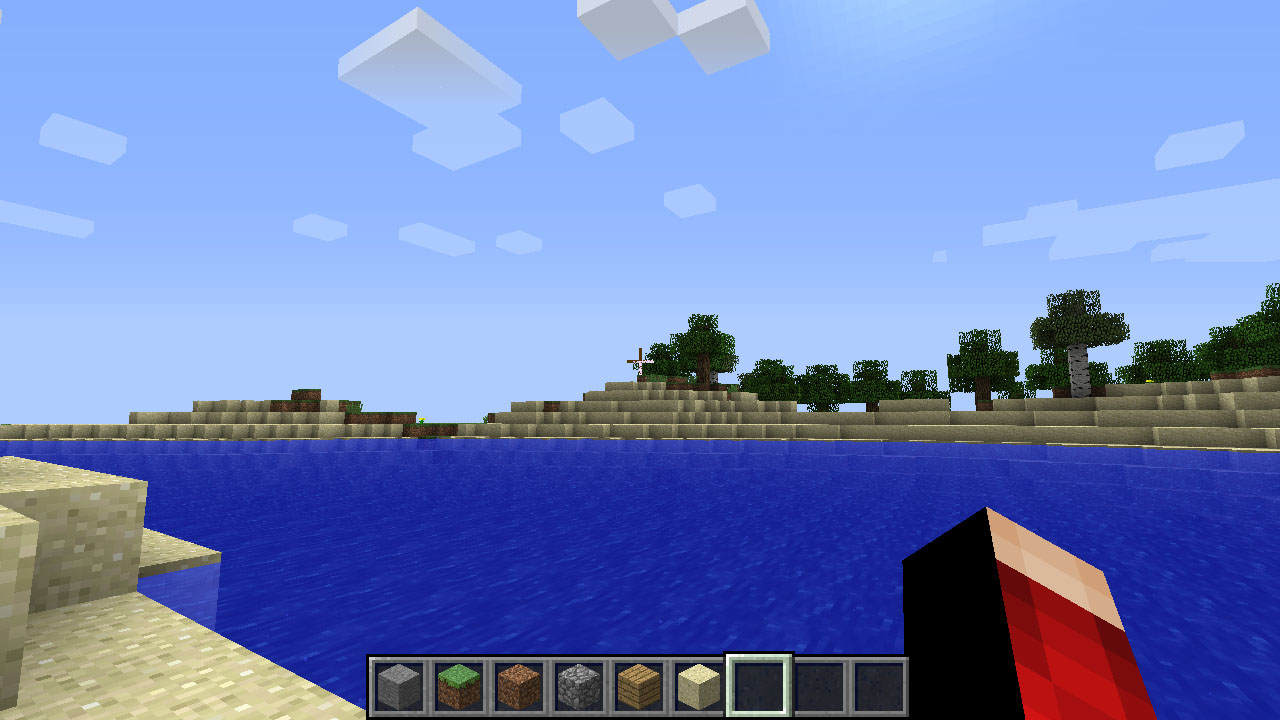Select the cobblestone block slot
The width and height of the screenshot is (1280, 720).
point(579,686)
